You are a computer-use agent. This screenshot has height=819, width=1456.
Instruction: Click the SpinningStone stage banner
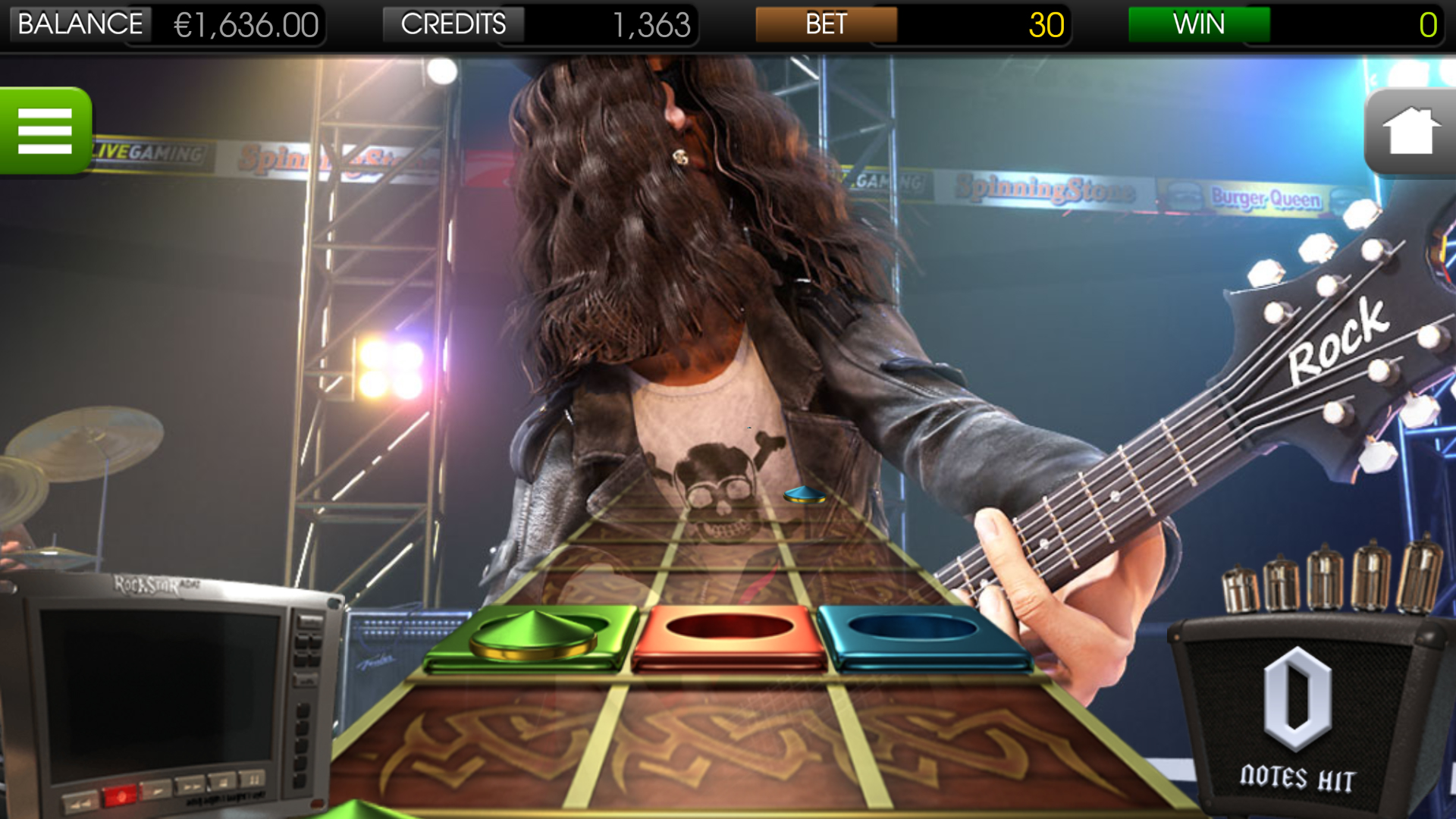1043,190
